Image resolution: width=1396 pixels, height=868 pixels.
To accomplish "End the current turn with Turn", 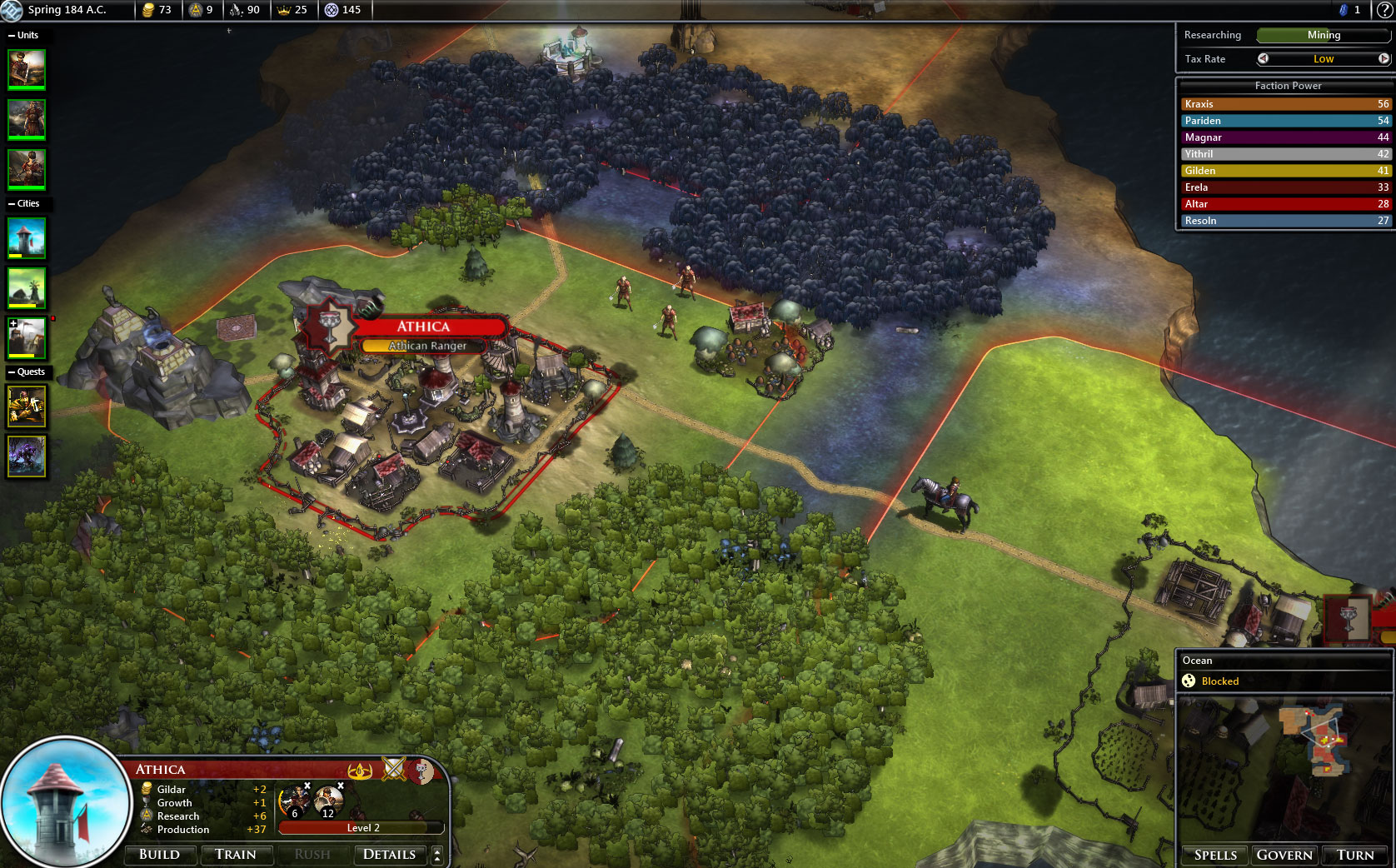I will pyautogui.click(x=1355, y=856).
